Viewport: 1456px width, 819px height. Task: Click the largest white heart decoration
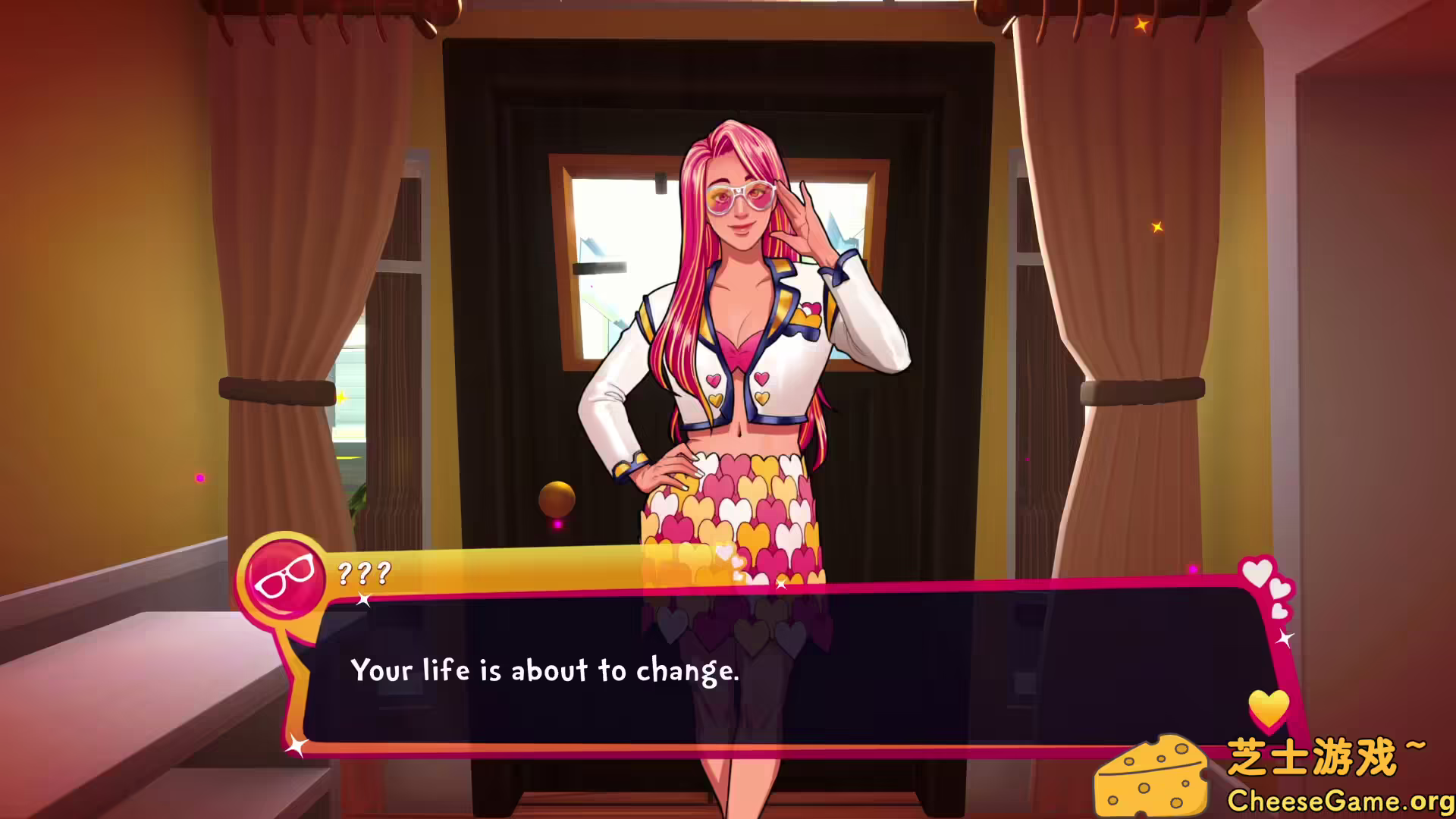pos(1259,574)
